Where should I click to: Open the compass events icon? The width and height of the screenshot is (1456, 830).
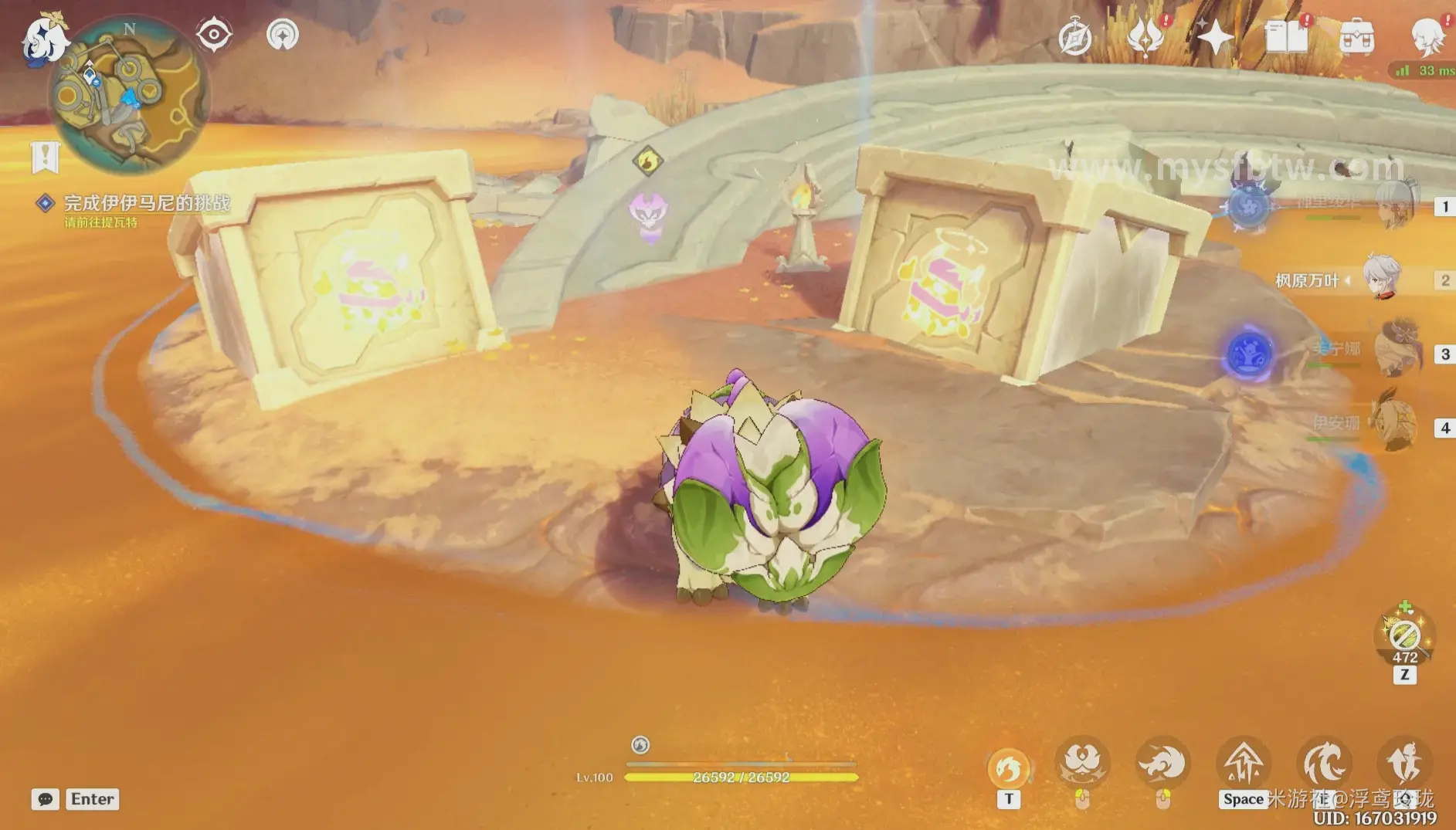[1074, 38]
